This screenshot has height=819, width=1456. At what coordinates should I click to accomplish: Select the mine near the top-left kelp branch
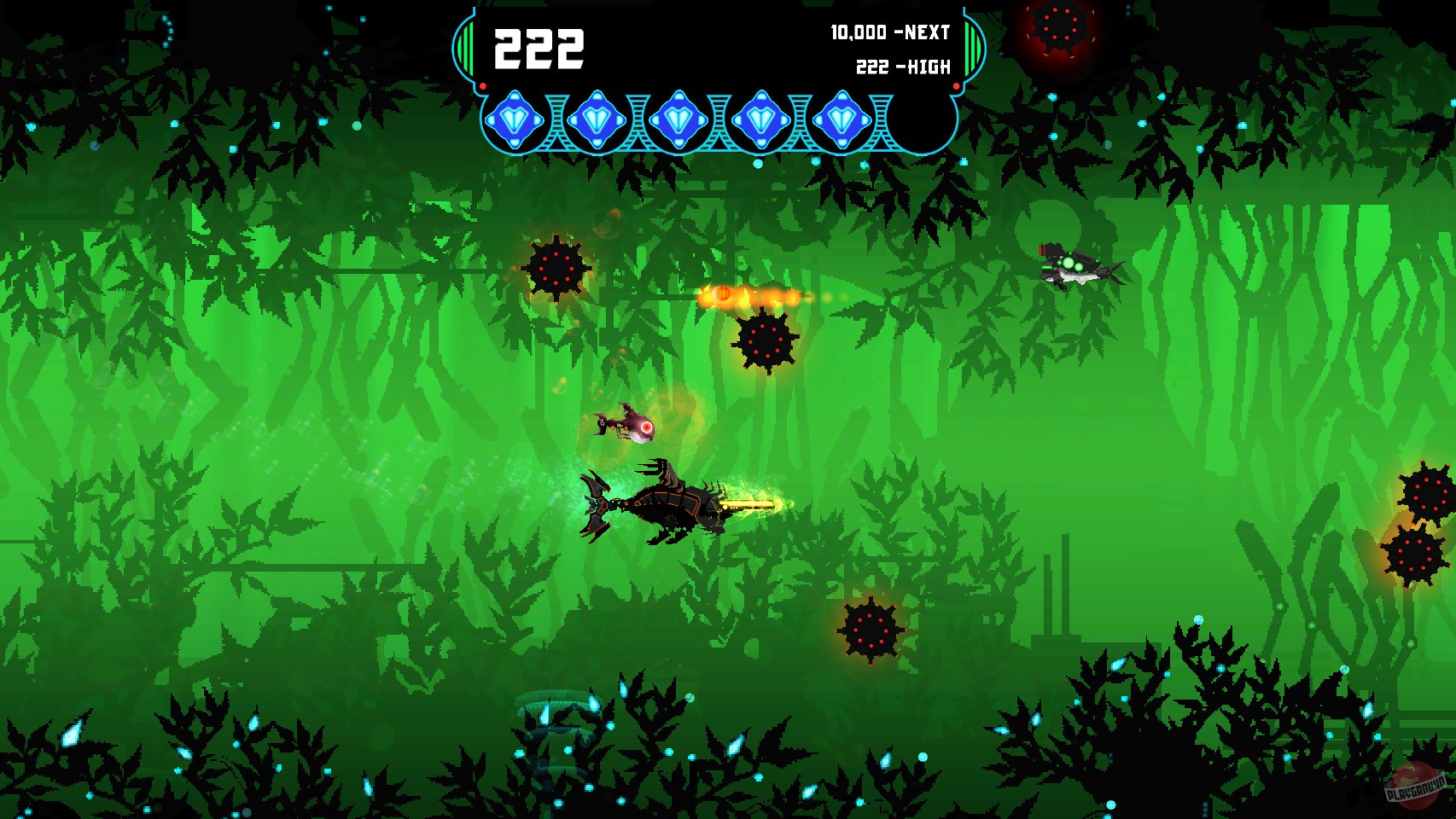[x=556, y=270]
